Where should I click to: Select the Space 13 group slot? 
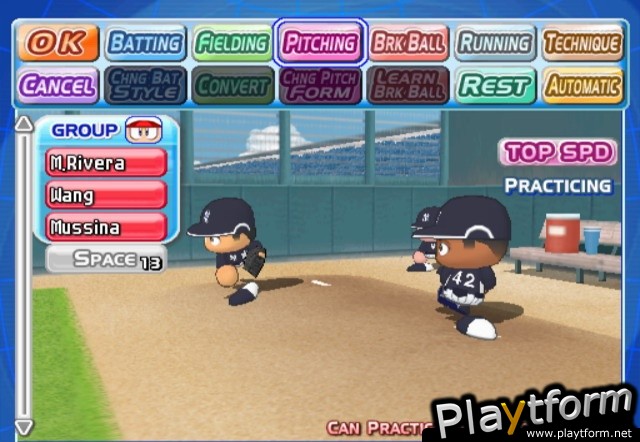106,259
